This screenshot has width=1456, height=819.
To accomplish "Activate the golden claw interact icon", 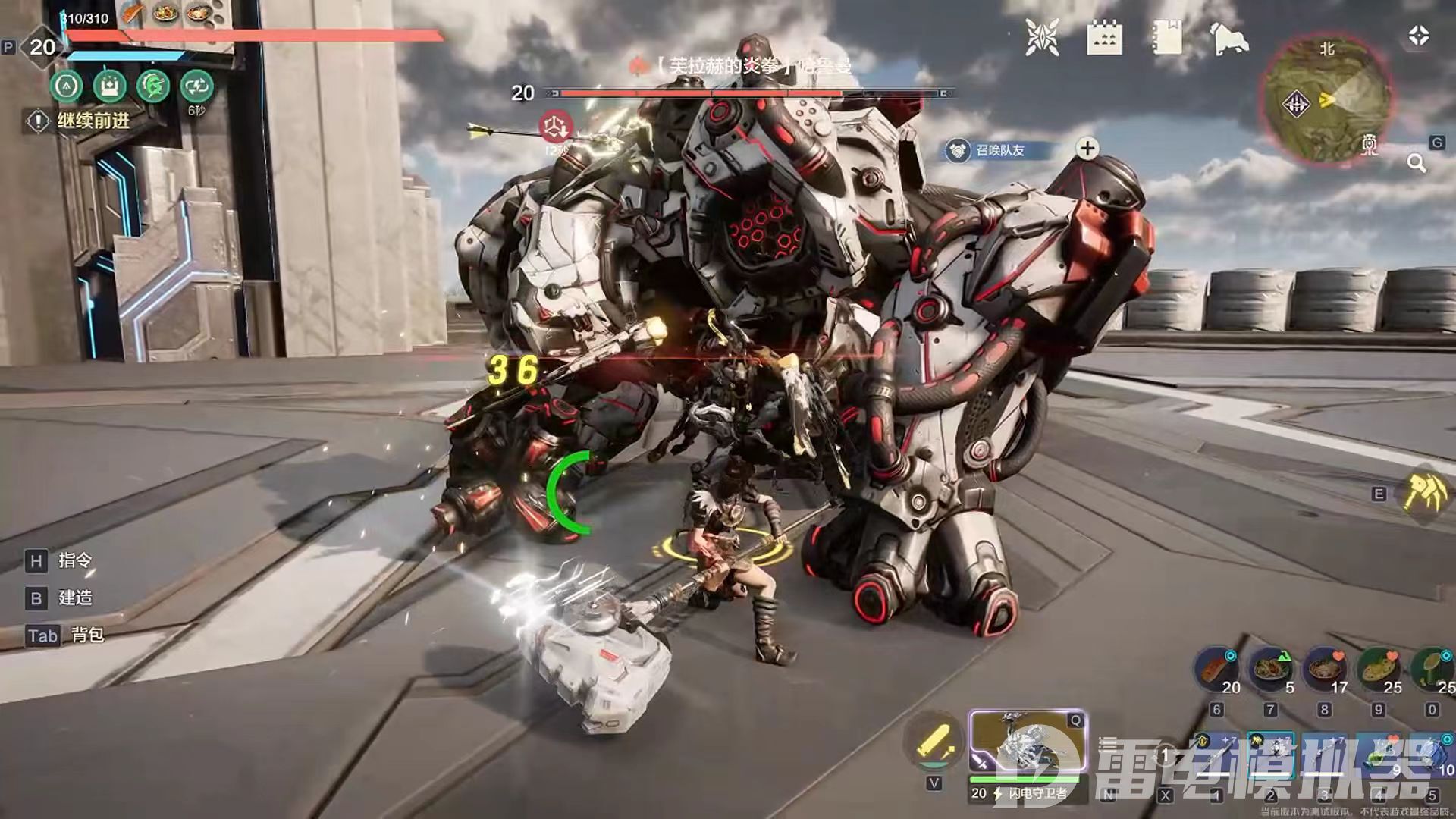I will 1423,493.
